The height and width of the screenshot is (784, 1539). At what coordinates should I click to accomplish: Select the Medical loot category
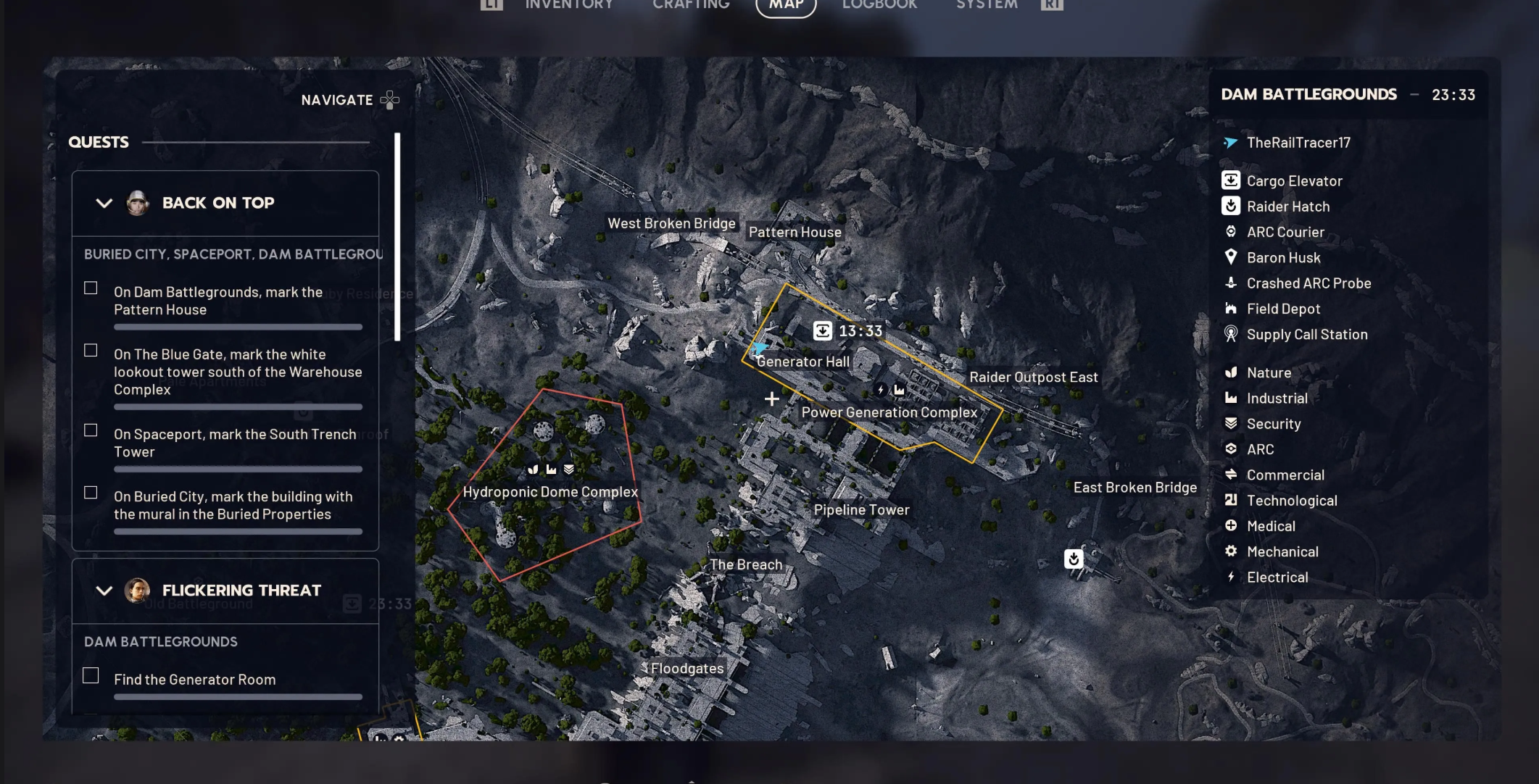click(x=1270, y=527)
